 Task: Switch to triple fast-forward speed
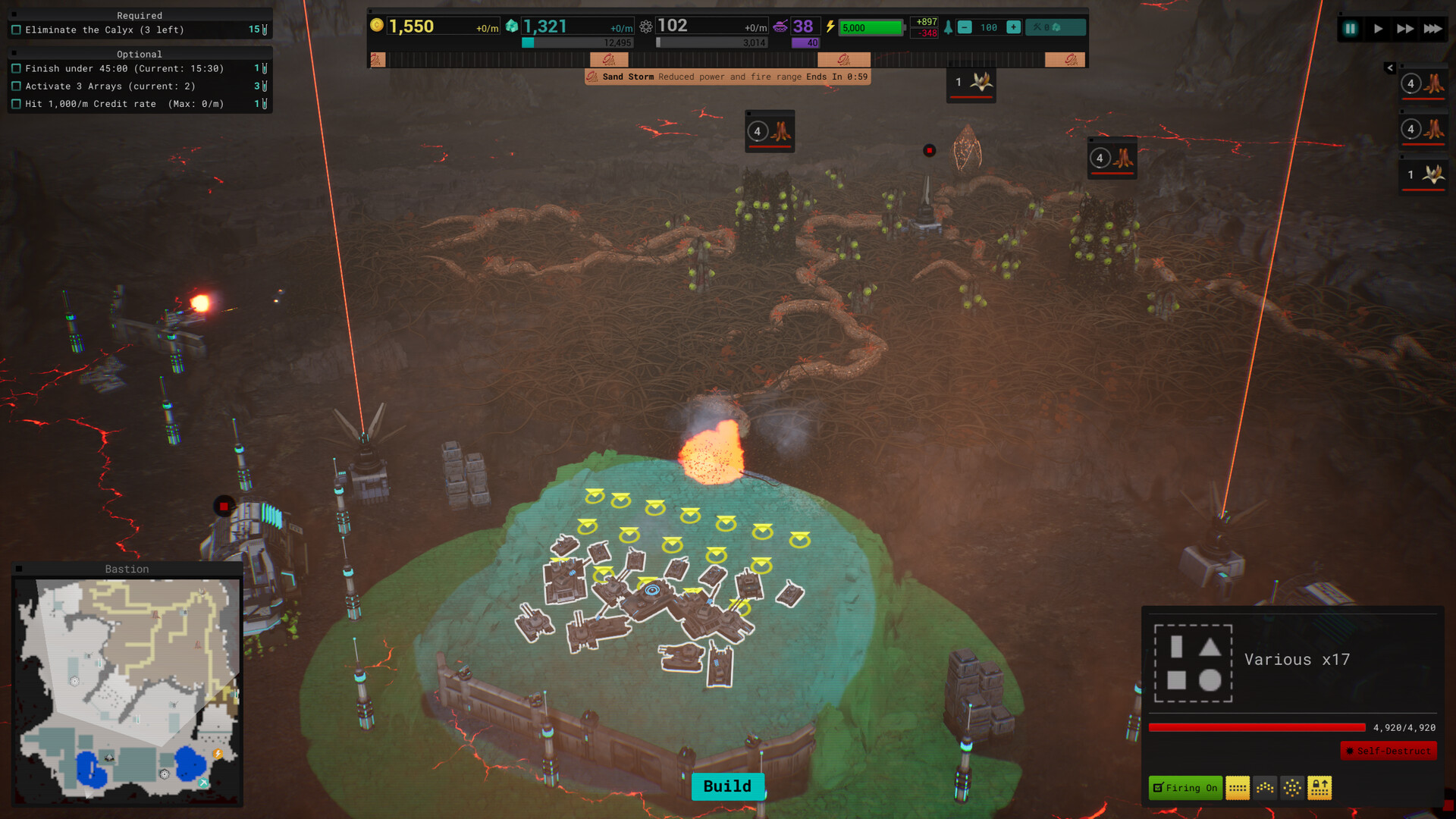pos(1432,29)
